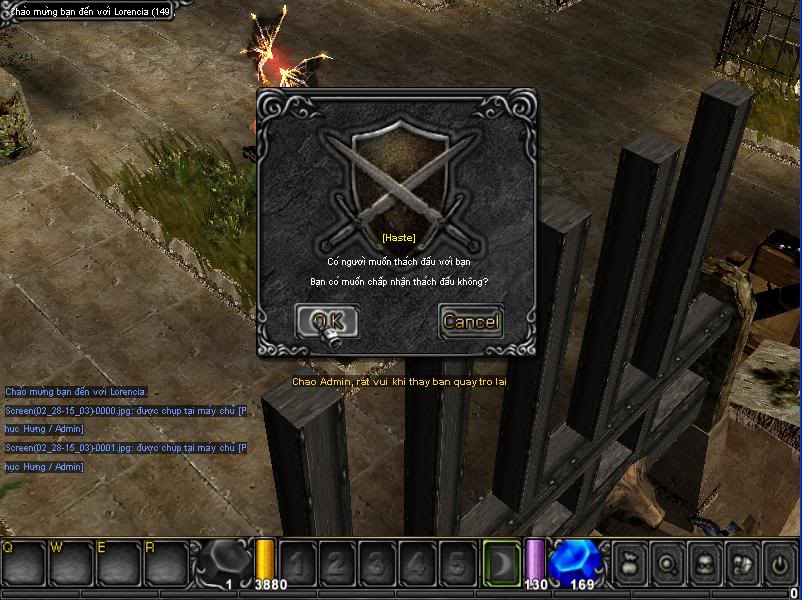803x601 pixels.
Task: Open the inventory bag icon
Action: (631, 563)
